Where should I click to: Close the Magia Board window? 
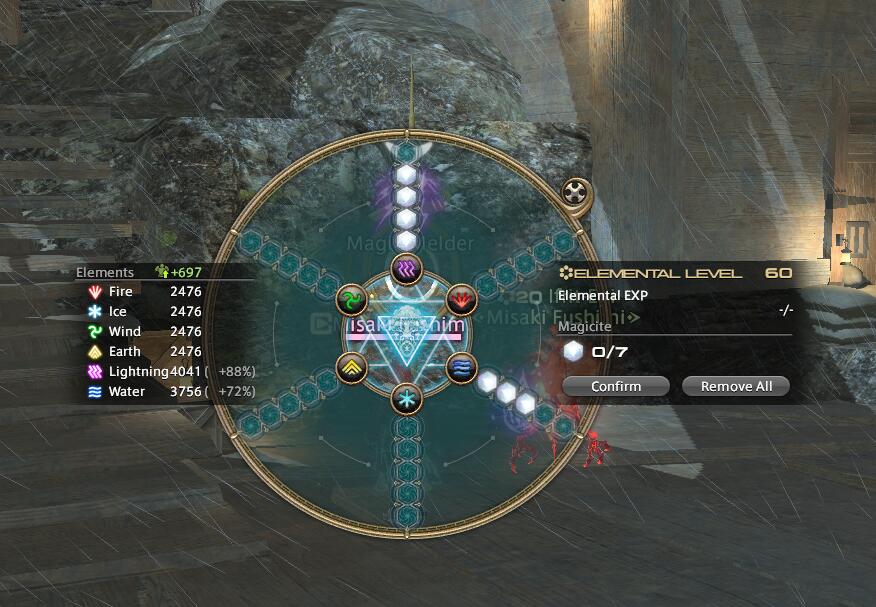577,192
